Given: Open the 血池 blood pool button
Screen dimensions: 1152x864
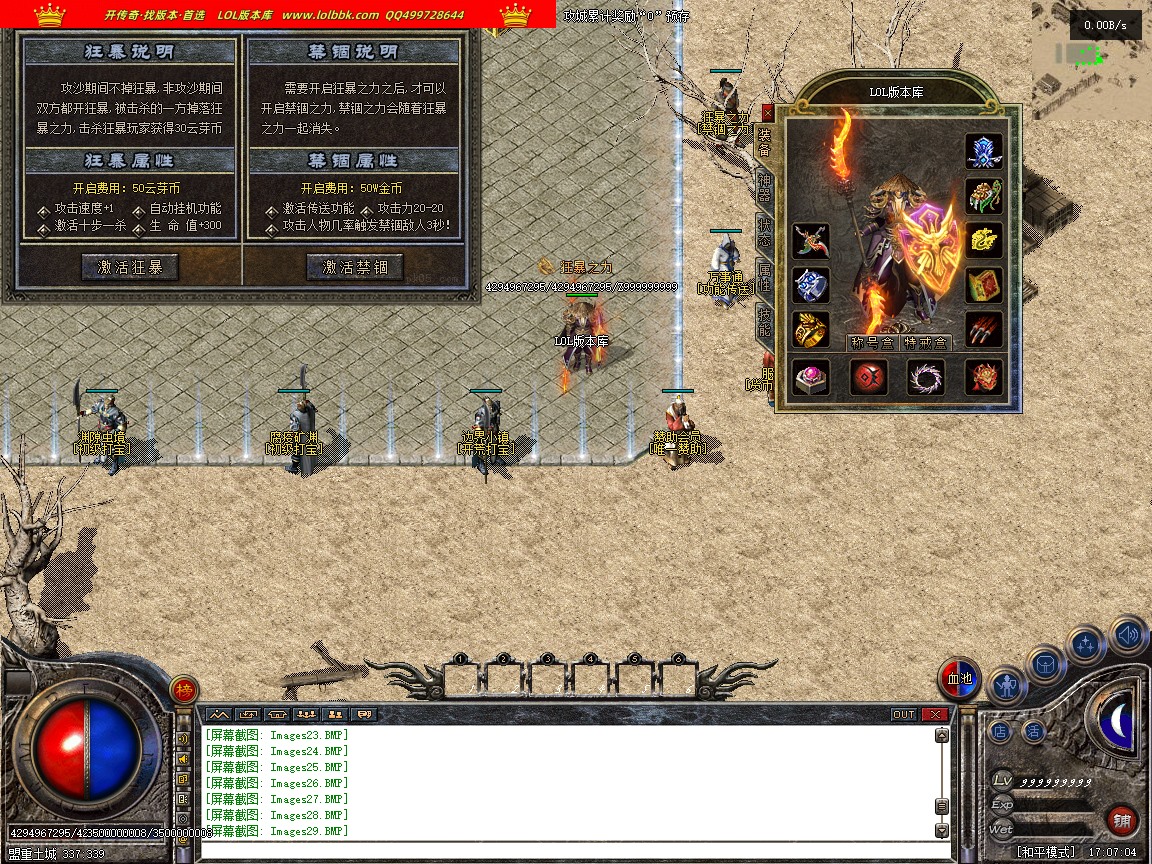Looking at the screenshot, I should pyautogui.click(x=959, y=679).
